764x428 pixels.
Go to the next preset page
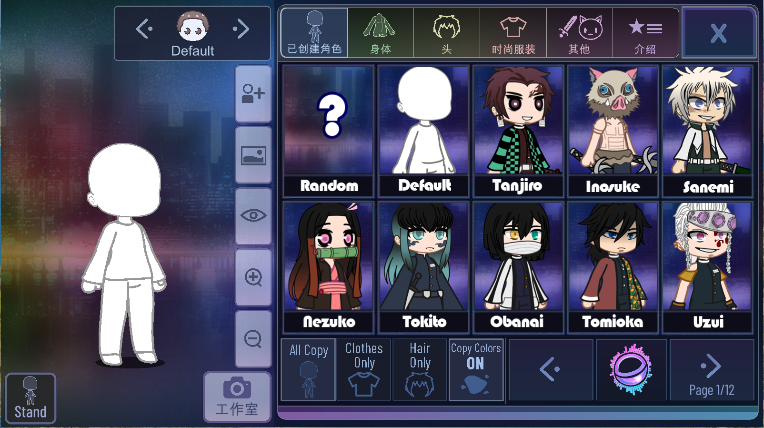[712, 370]
